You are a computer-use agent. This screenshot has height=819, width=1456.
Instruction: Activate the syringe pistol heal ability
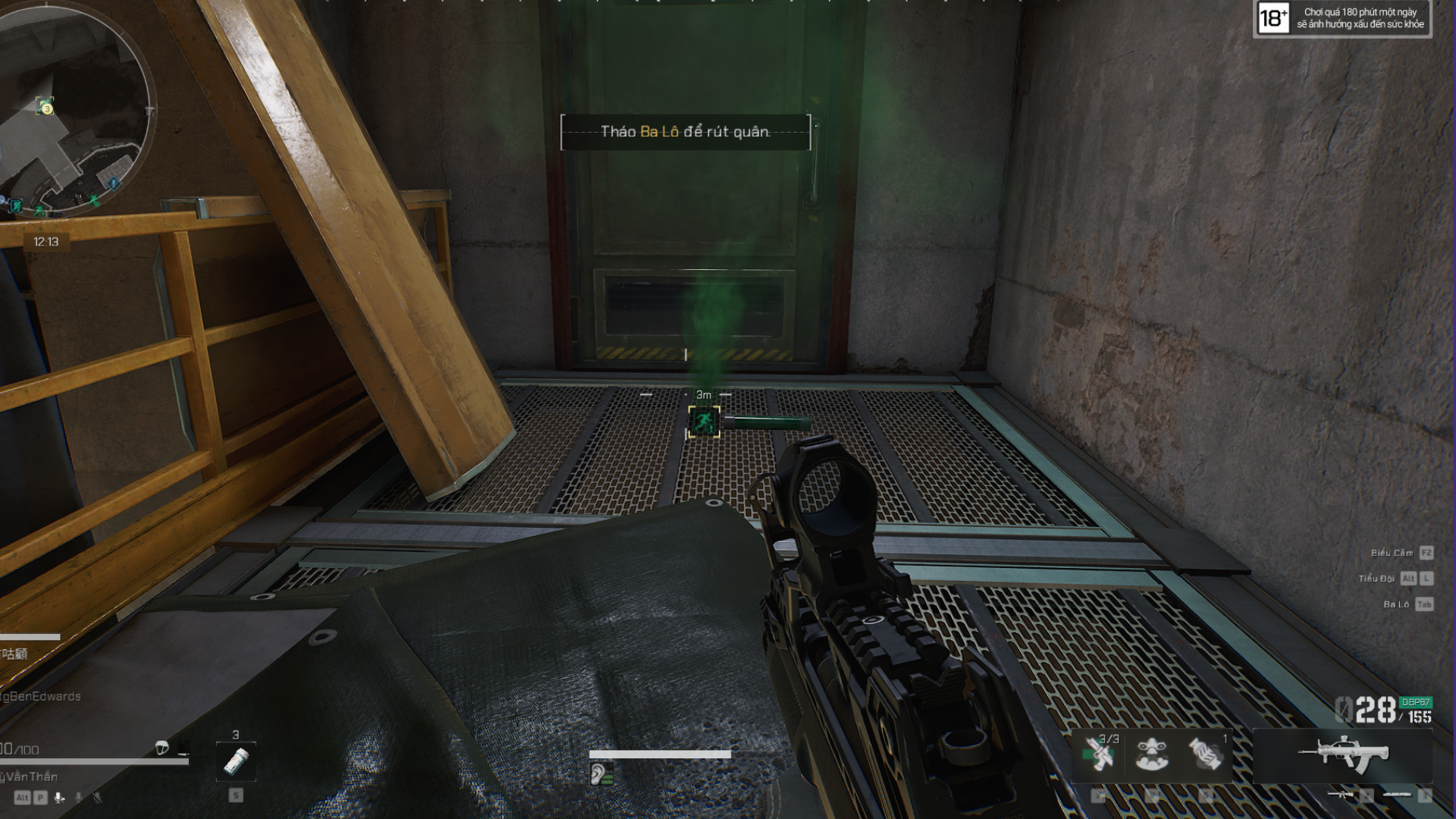(x=1099, y=754)
